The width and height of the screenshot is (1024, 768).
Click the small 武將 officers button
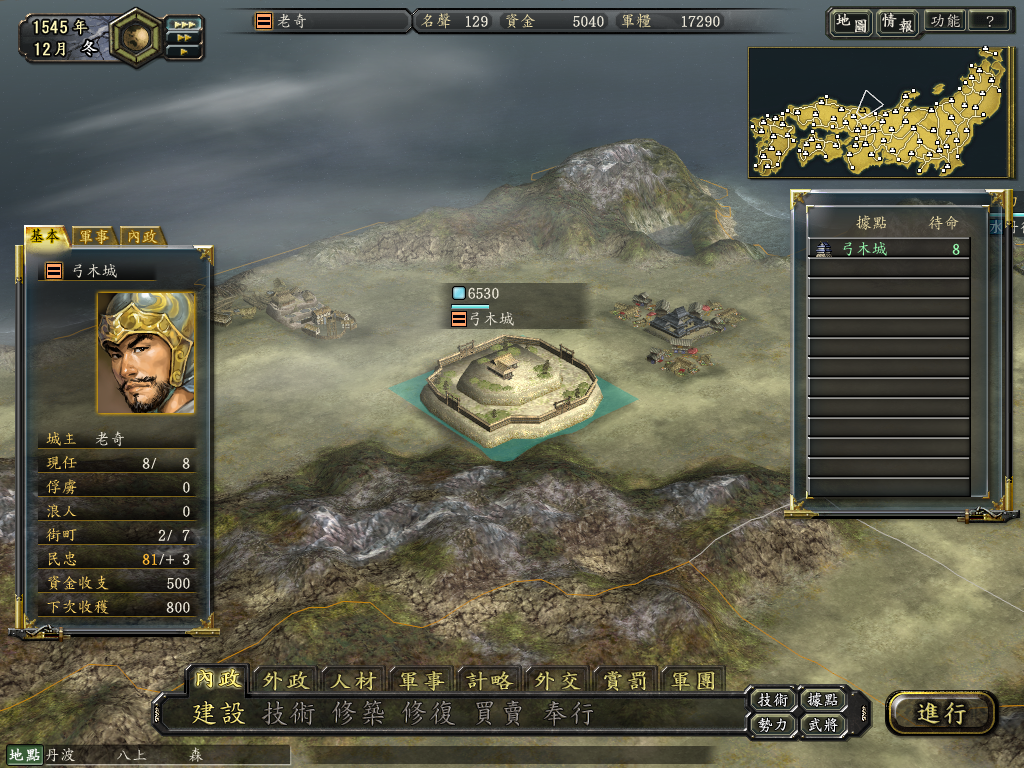[824, 725]
